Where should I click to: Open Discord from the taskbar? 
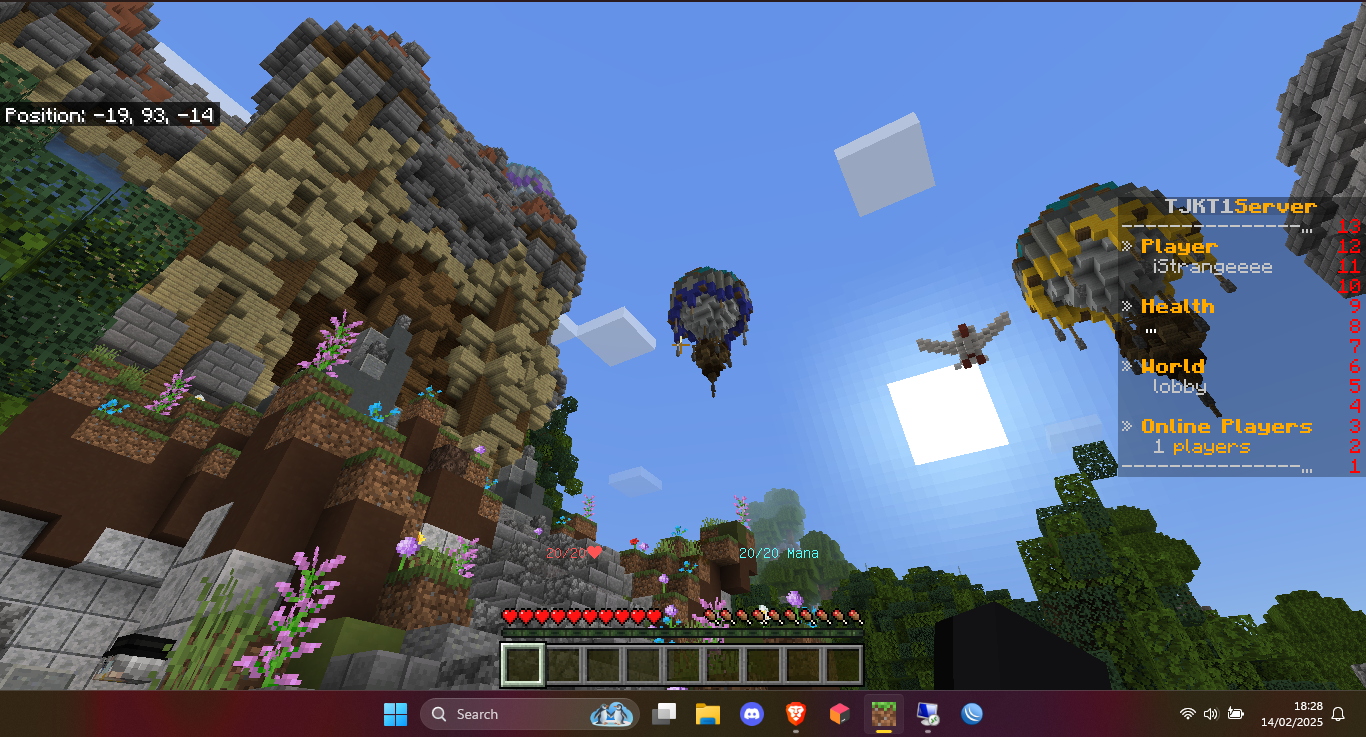click(752, 714)
